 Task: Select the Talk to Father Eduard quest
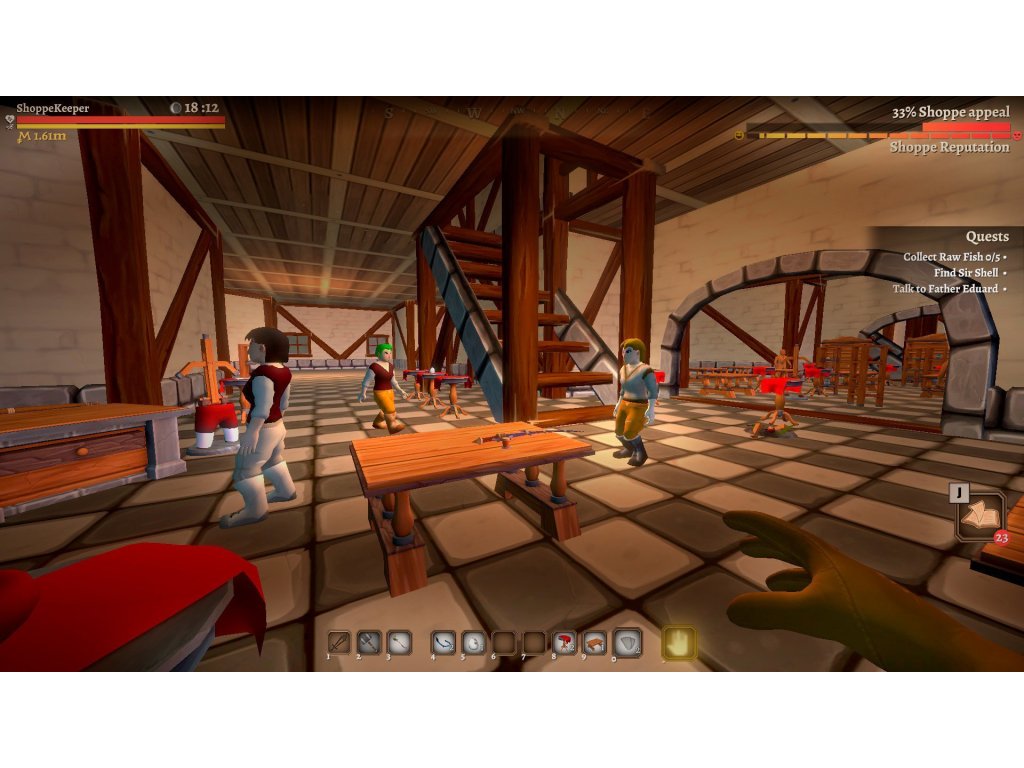[x=949, y=289]
